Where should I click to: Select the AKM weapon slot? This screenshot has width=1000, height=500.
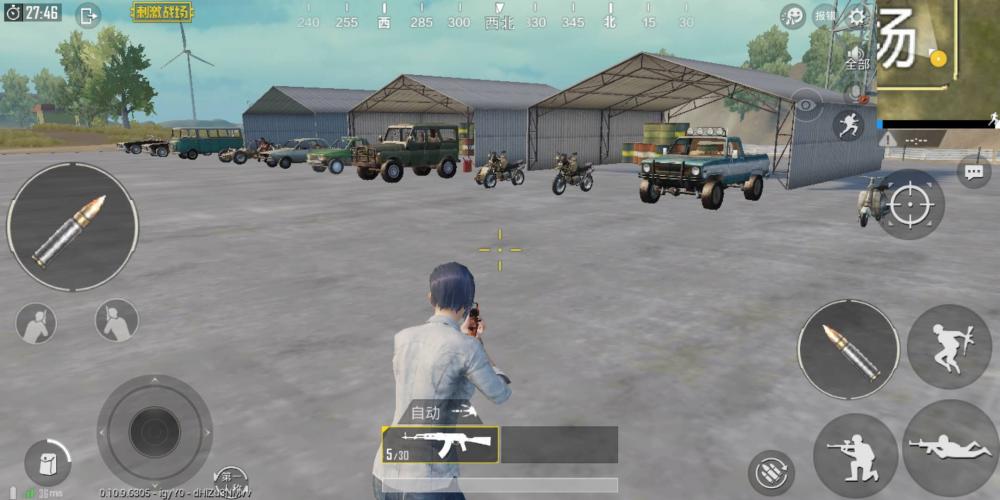pyautogui.click(x=440, y=445)
